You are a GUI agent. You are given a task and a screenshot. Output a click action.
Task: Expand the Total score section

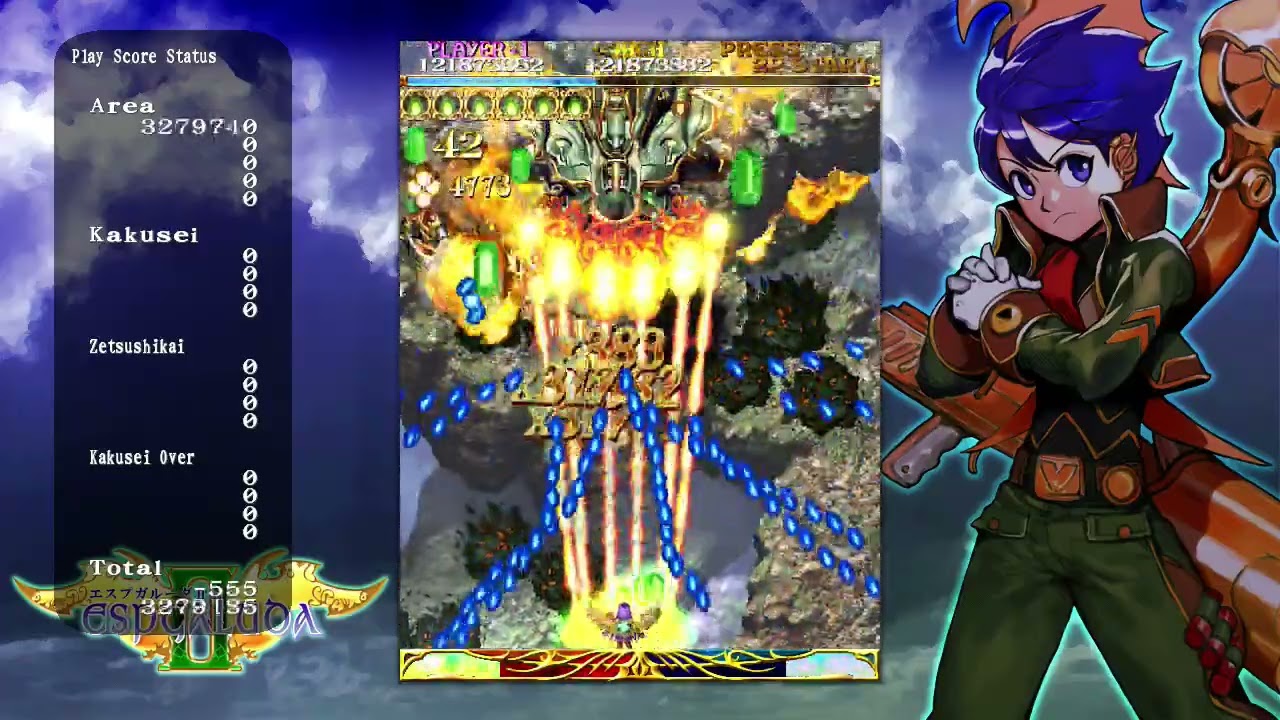[126, 567]
